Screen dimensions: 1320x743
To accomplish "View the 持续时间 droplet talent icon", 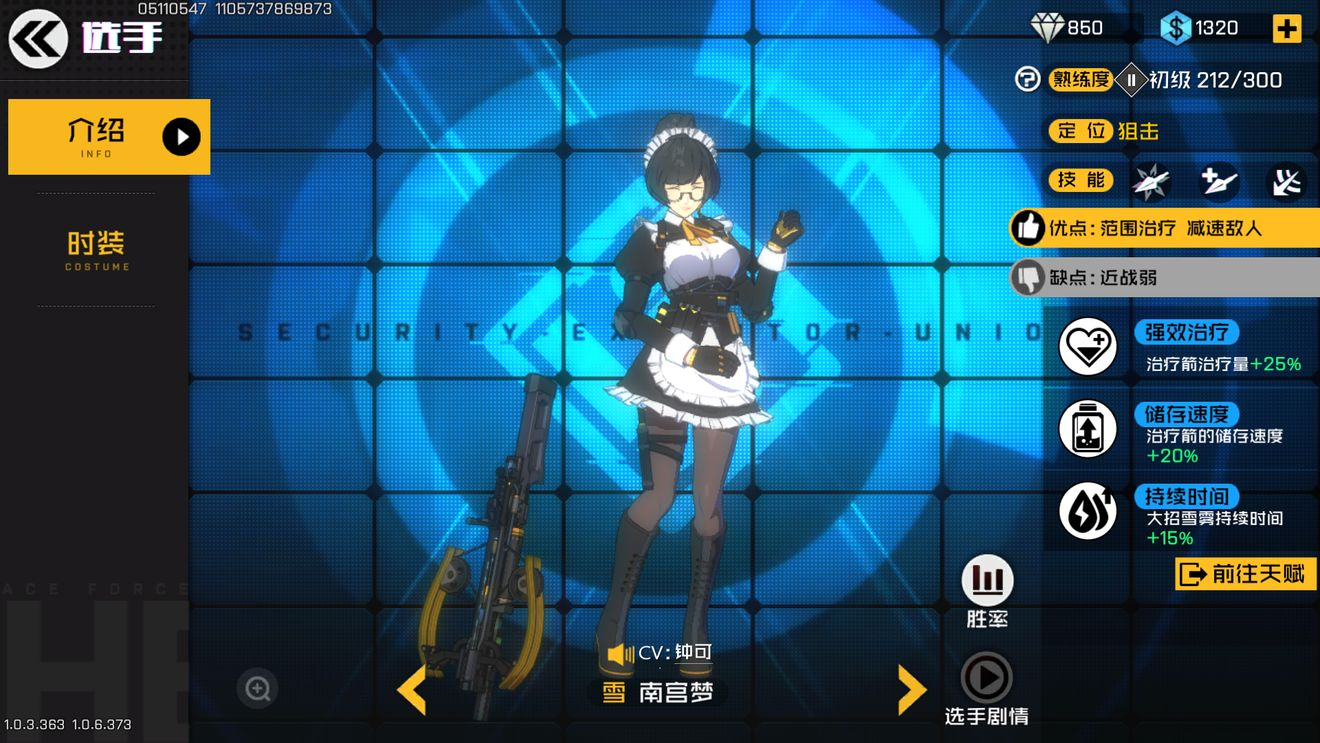I will (1088, 511).
